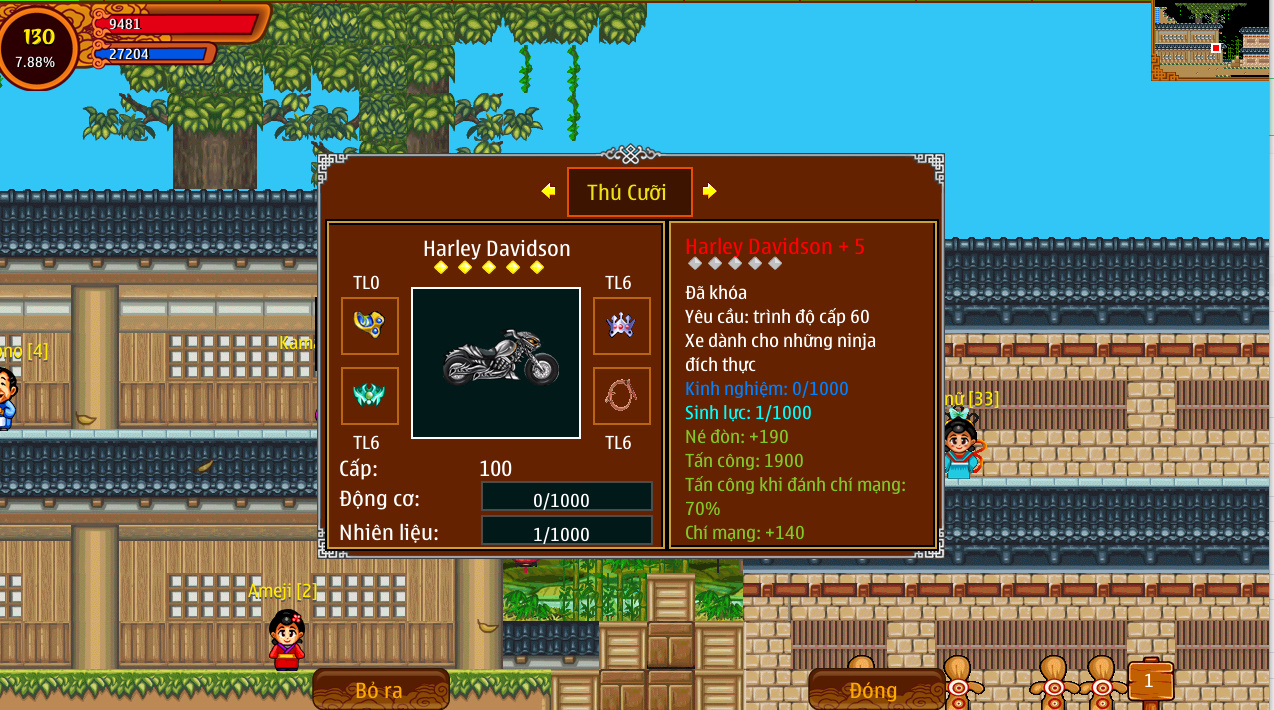Choose the teal winged emblem slot
The image size is (1274, 710).
click(370, 395)
